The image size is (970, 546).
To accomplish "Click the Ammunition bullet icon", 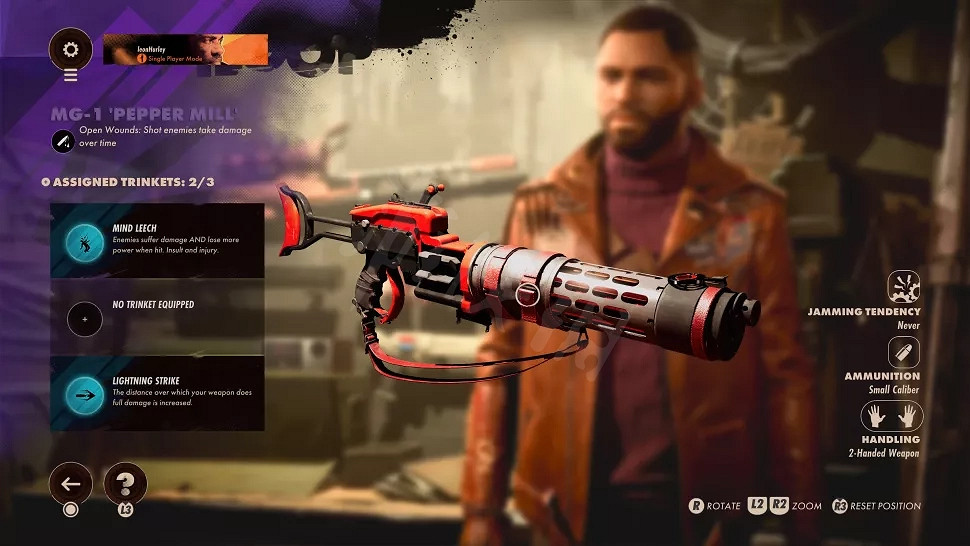I will [x=904, y=351].
